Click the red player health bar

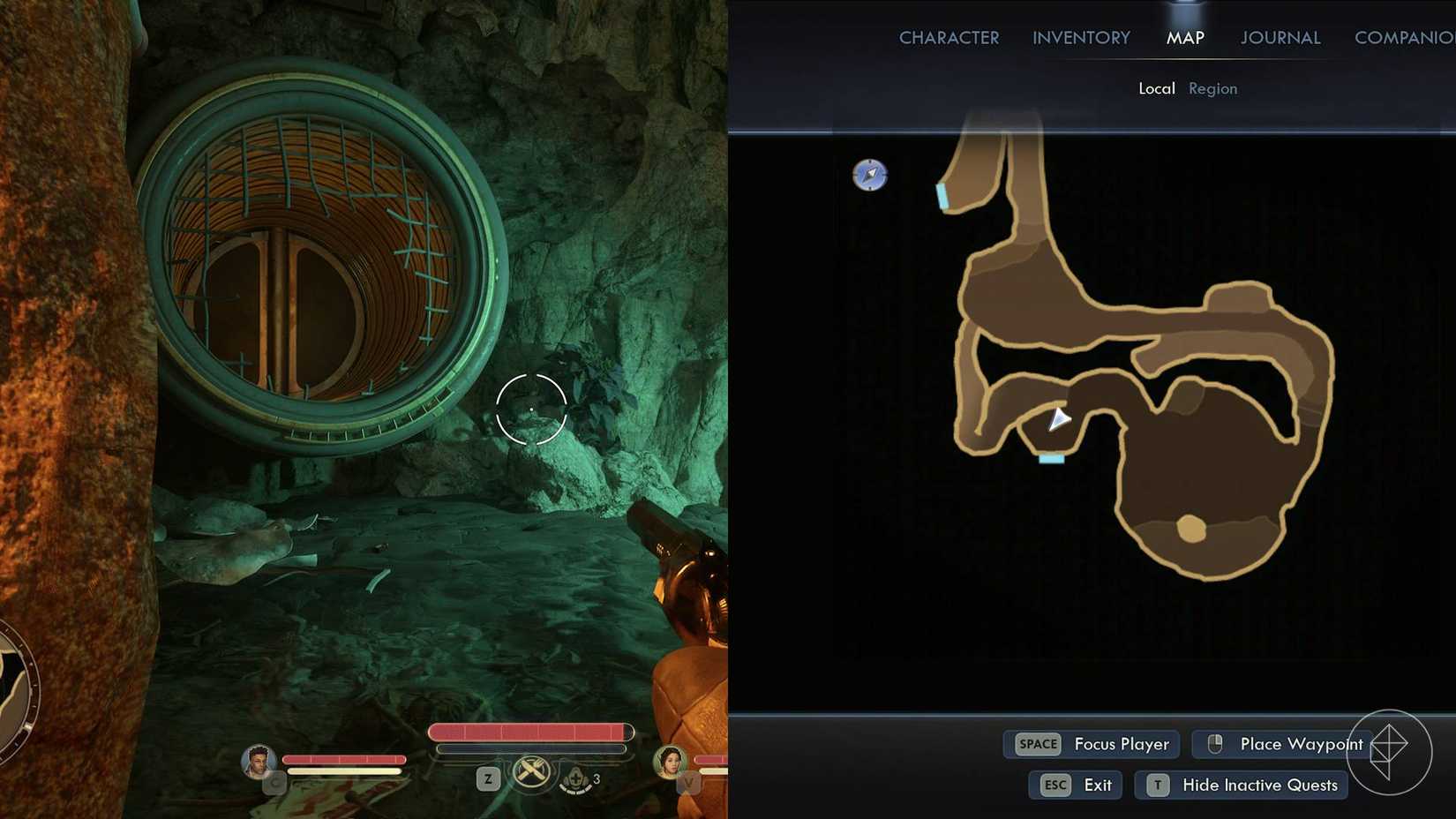(x=529, y=731)
